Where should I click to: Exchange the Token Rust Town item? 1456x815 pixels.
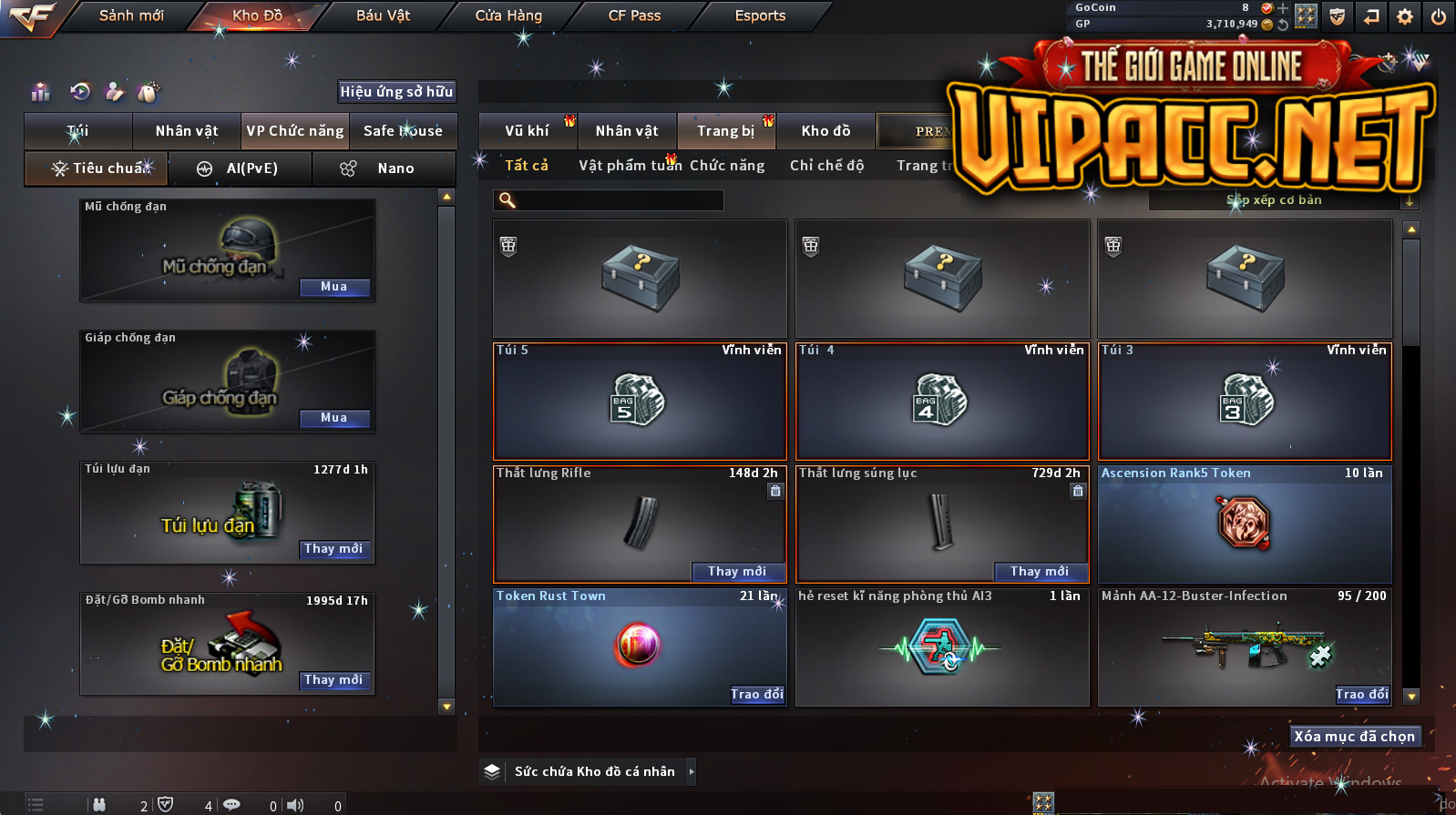tap(757, 694)
